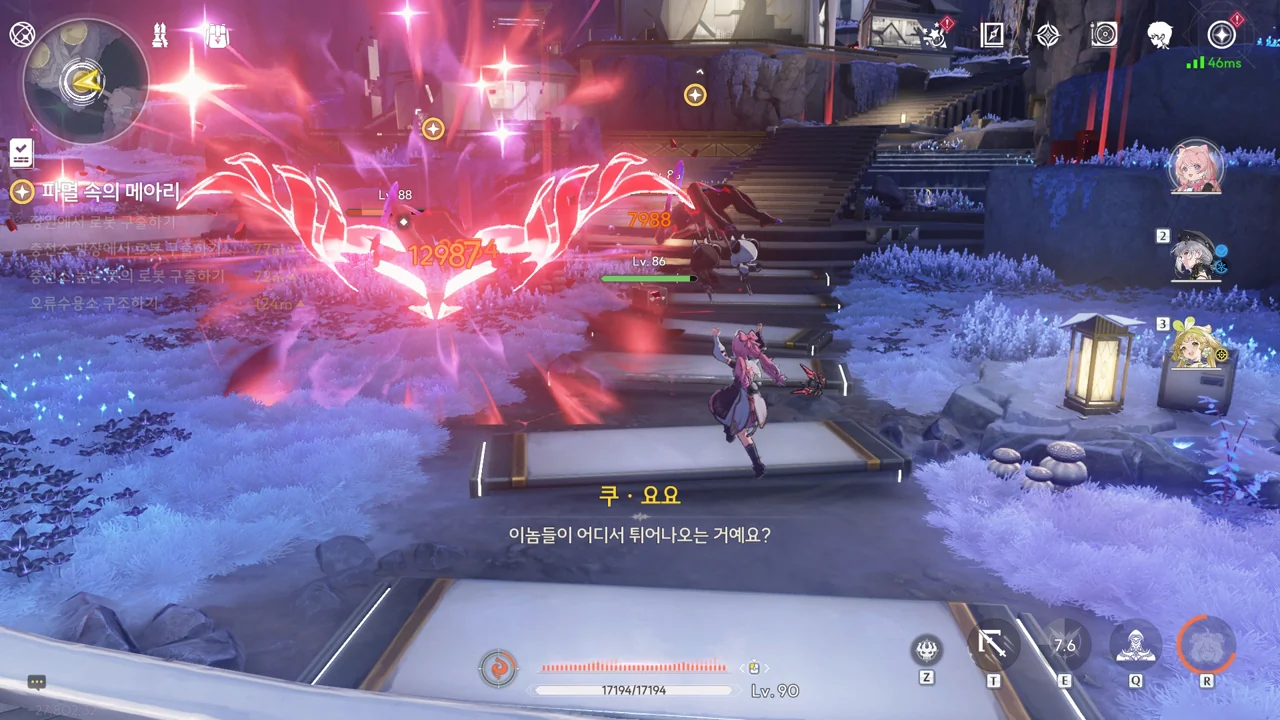1280x720 pixels.
Task: Select the pink-haired active character portrait
Action: coord(1196,167)
